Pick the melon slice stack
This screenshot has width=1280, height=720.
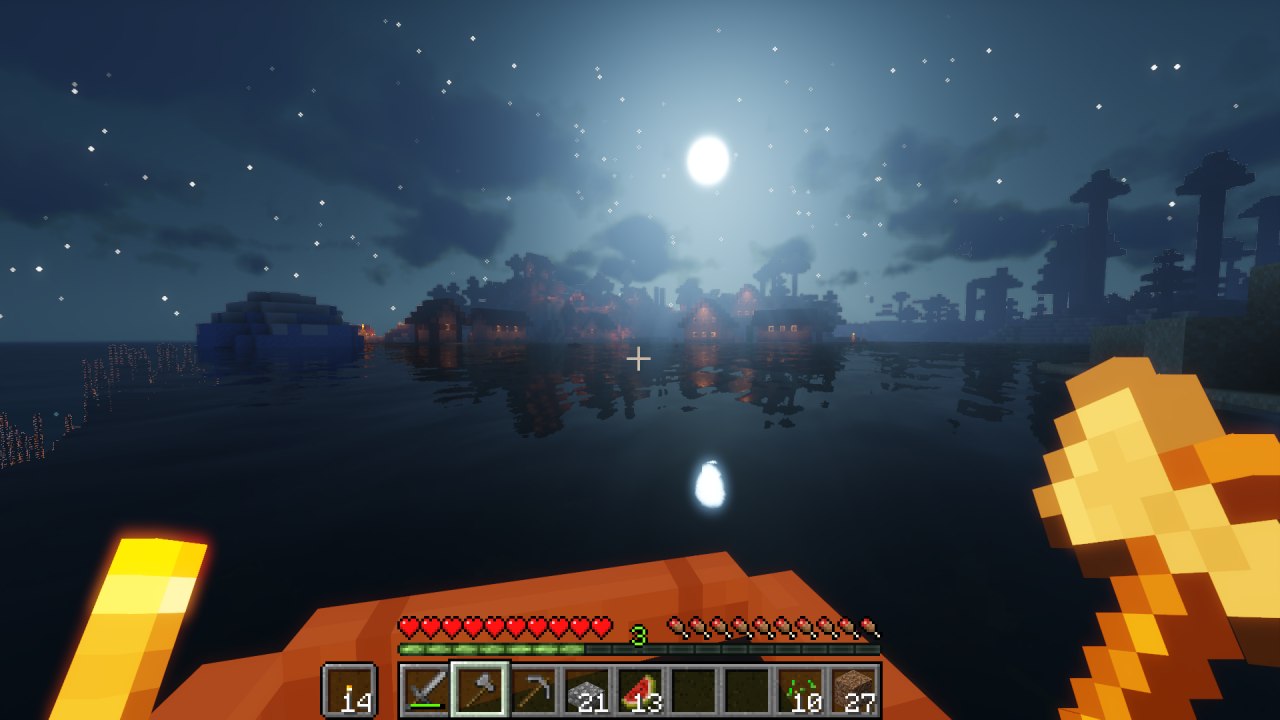[641, 690]
